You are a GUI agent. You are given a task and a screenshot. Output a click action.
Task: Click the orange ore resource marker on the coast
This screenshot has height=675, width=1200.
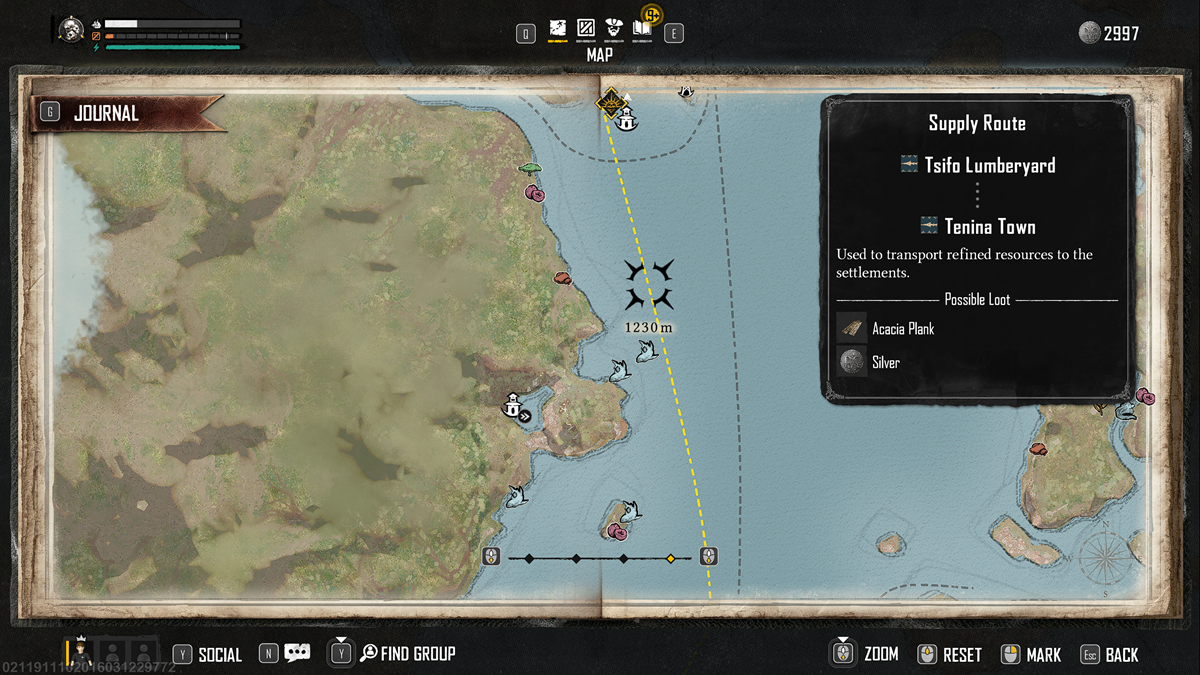coord(562,277)
